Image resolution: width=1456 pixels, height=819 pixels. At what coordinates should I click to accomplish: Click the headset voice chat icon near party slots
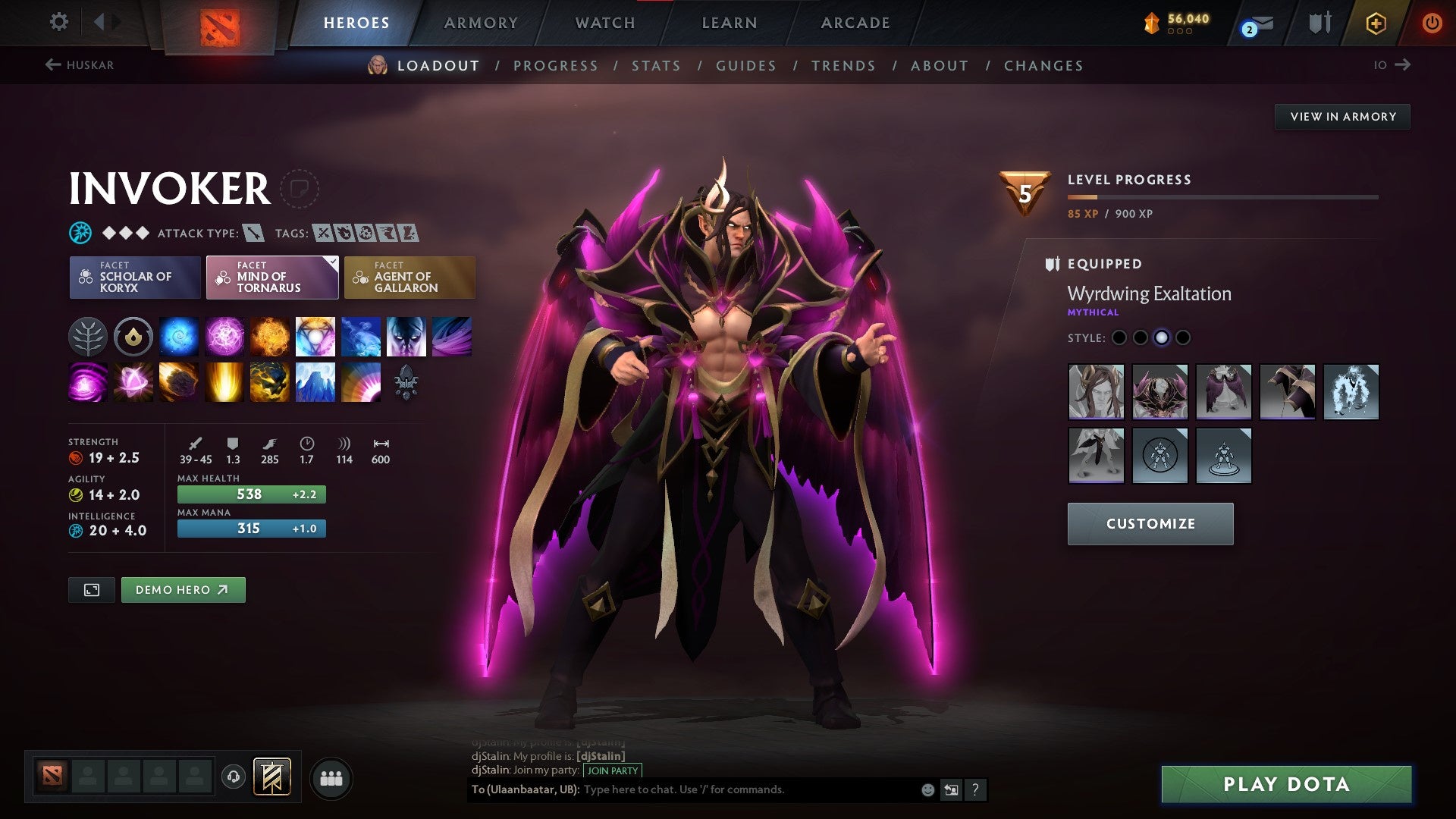point(235,777)
